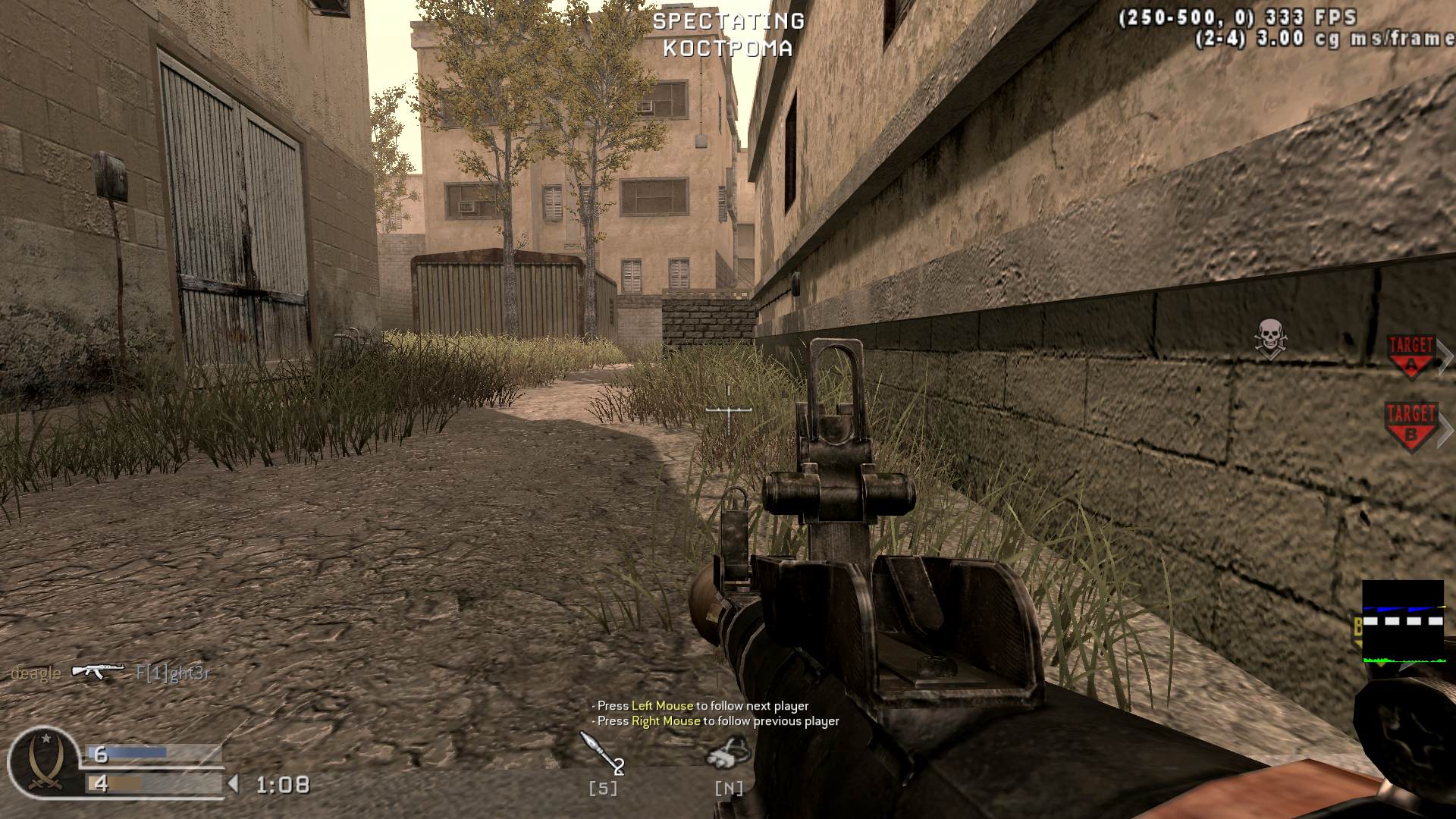Image resolution: width=1456 pixels, height=819 pixels.
Task: Toggle the crosshair at screen center
Action: point(728,409)
